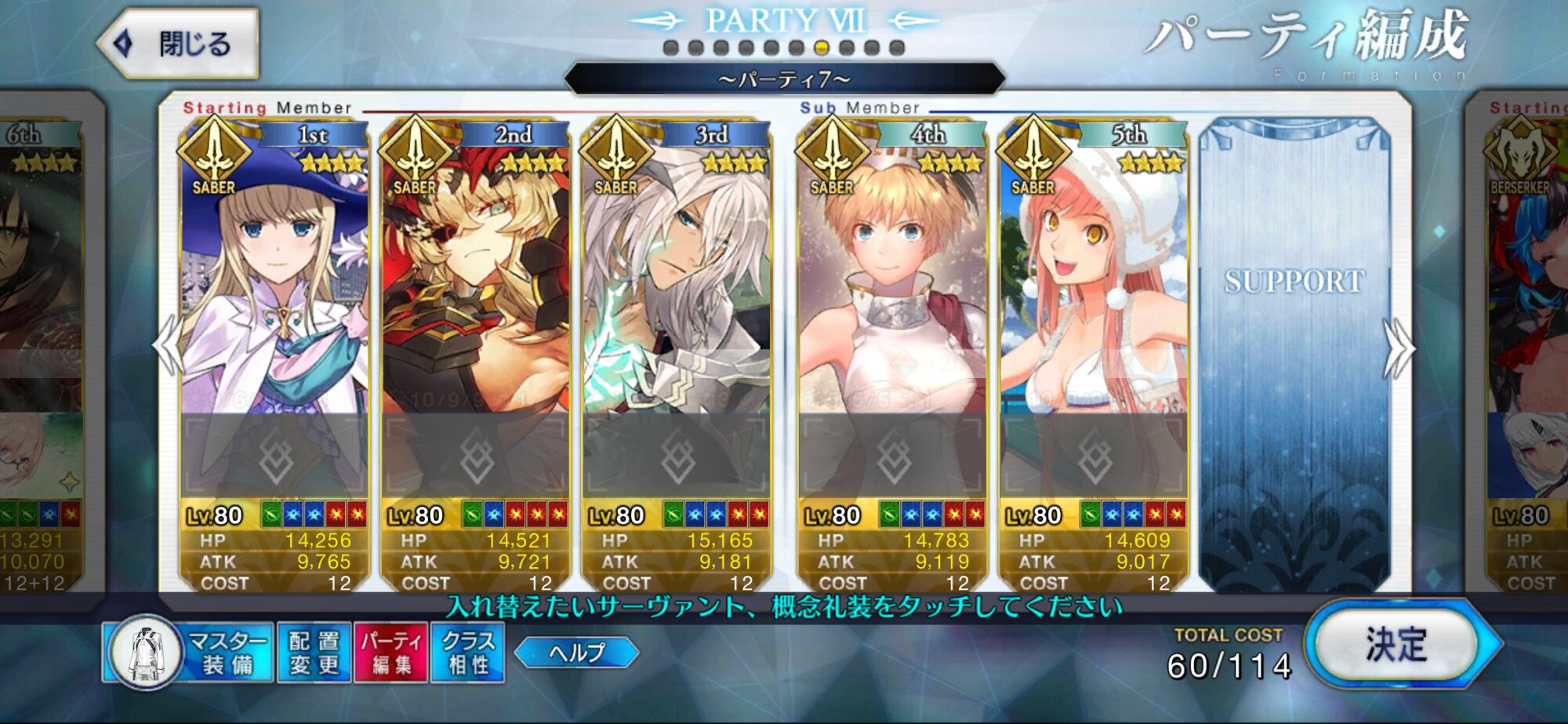Confirm the party with the 決定 button

pyautogui.click(x=1396, y=645)
